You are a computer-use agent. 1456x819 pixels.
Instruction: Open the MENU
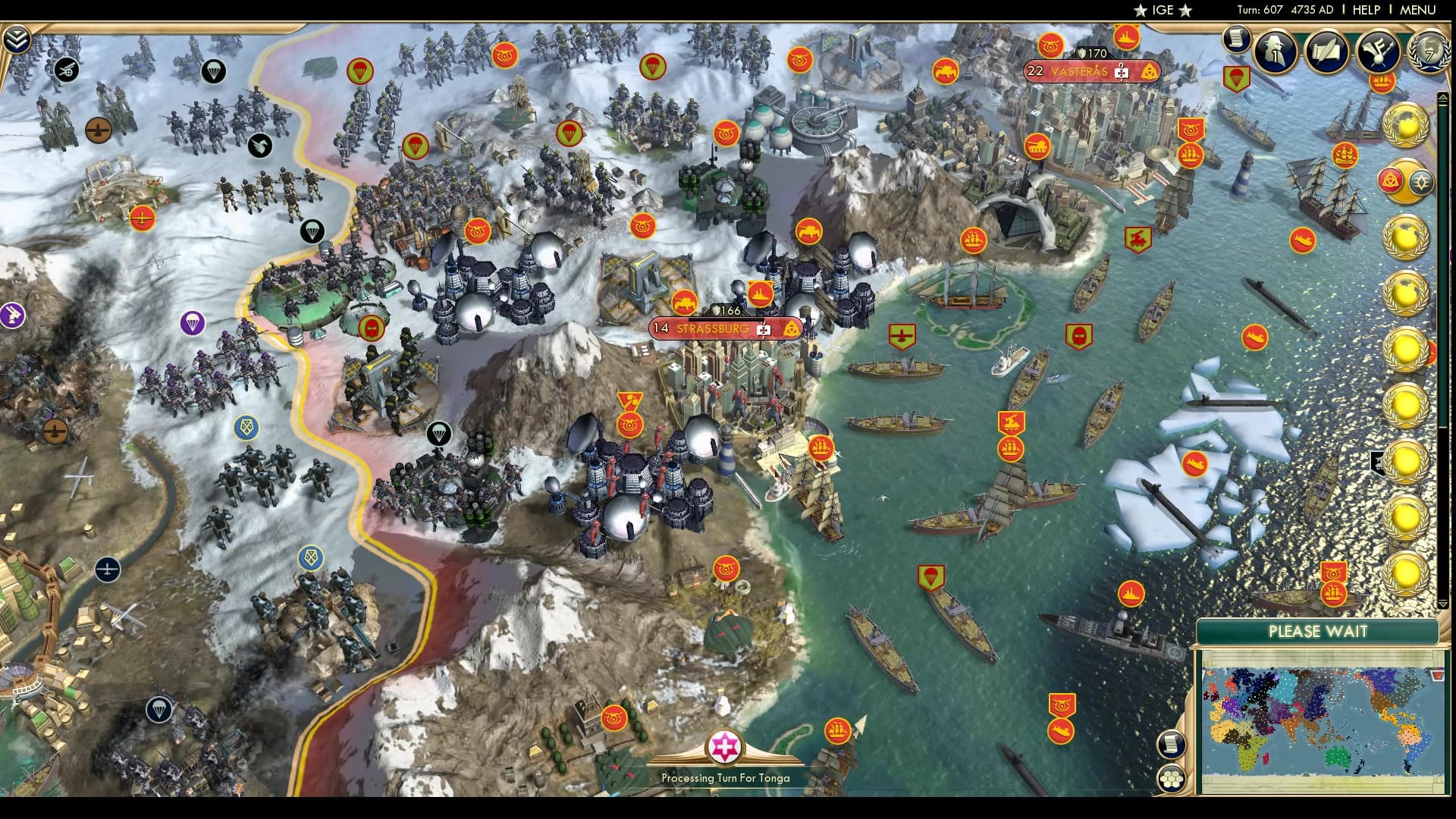[1420, 11]
